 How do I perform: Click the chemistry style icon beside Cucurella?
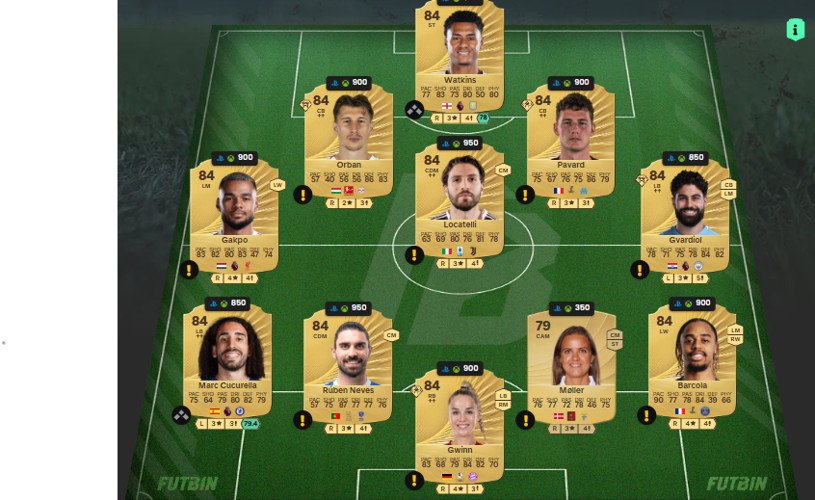pyautogui.click(x=181, y=414)
